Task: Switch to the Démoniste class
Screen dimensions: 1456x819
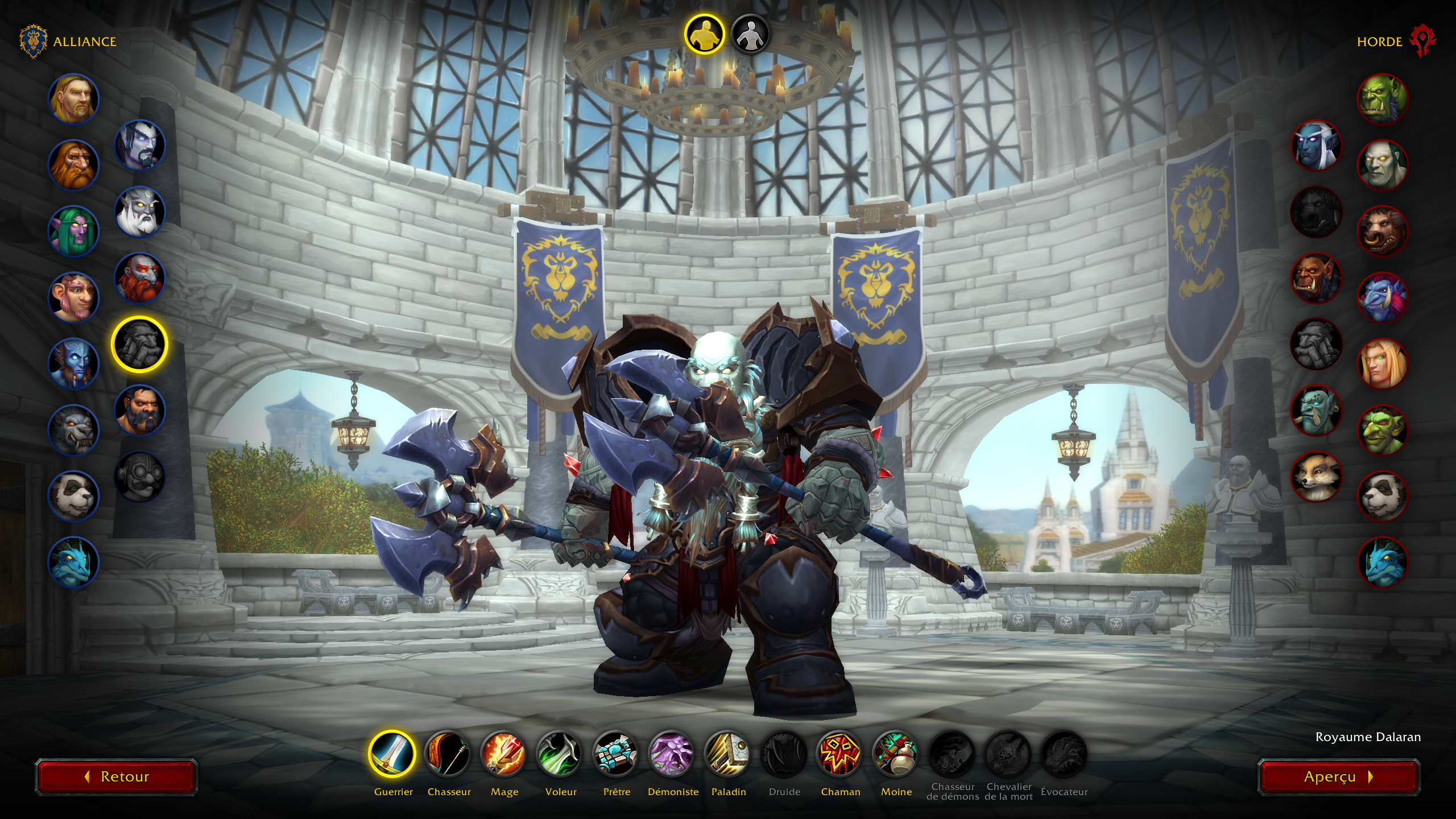Action: (x=672, y=754)
